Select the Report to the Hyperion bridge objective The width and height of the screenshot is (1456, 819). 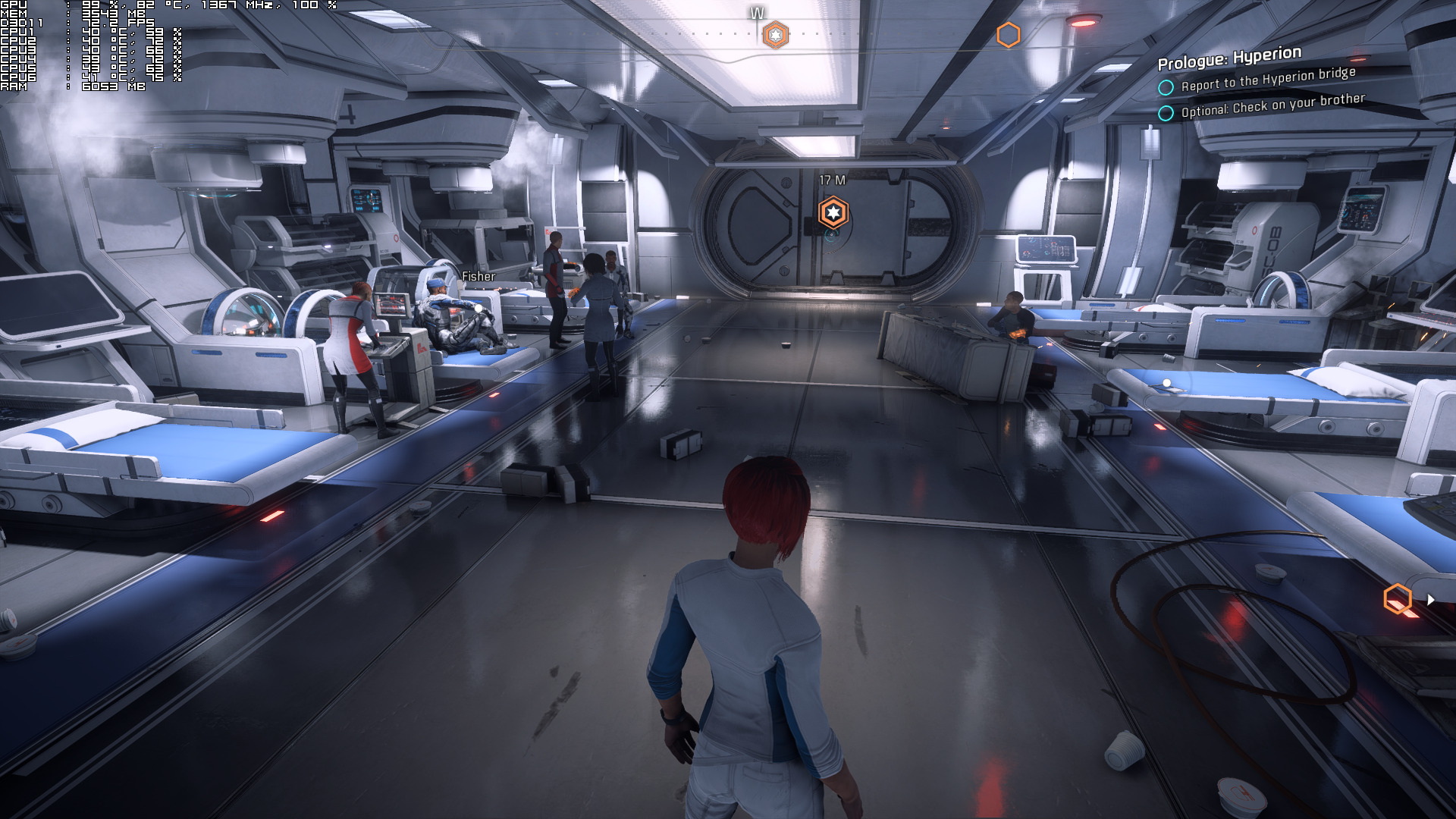pyautogui.click(x=1268, y=79)
